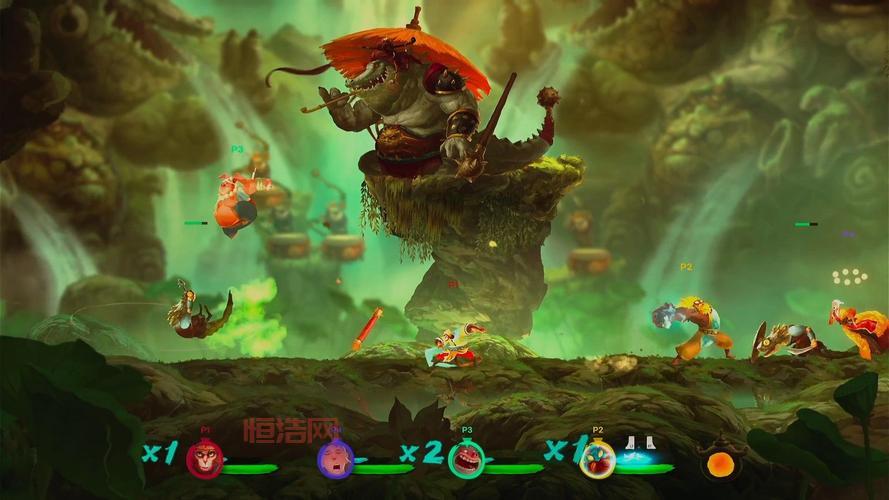Select the P1 red monkey portrait

205,460
